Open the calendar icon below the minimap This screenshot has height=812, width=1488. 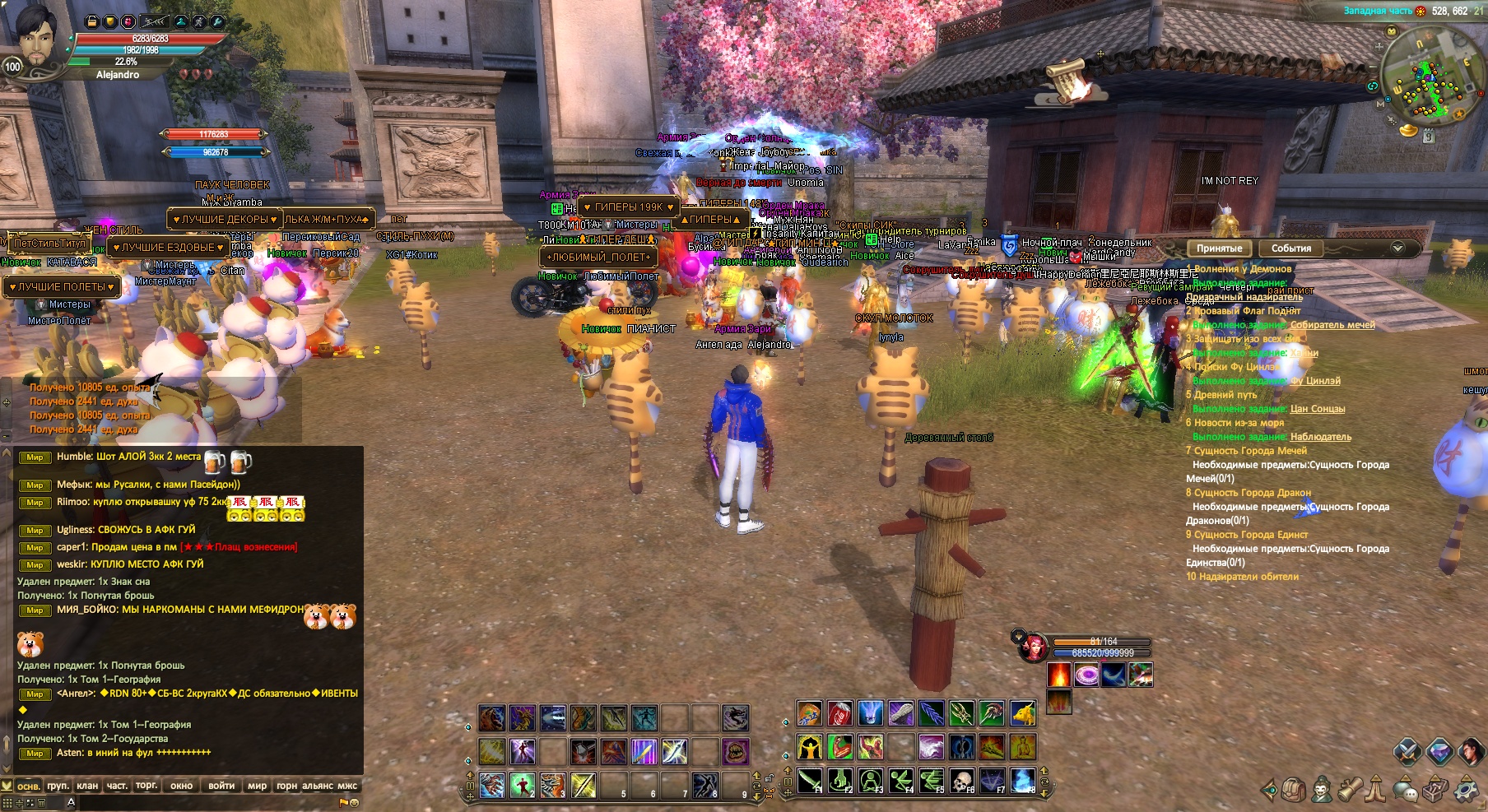[x=1428, y=137]
